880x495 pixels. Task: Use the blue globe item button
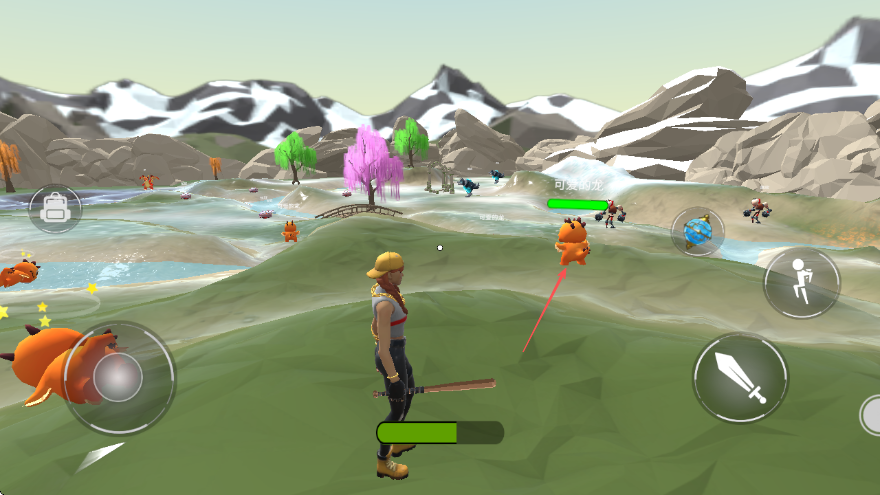point(697,232)
